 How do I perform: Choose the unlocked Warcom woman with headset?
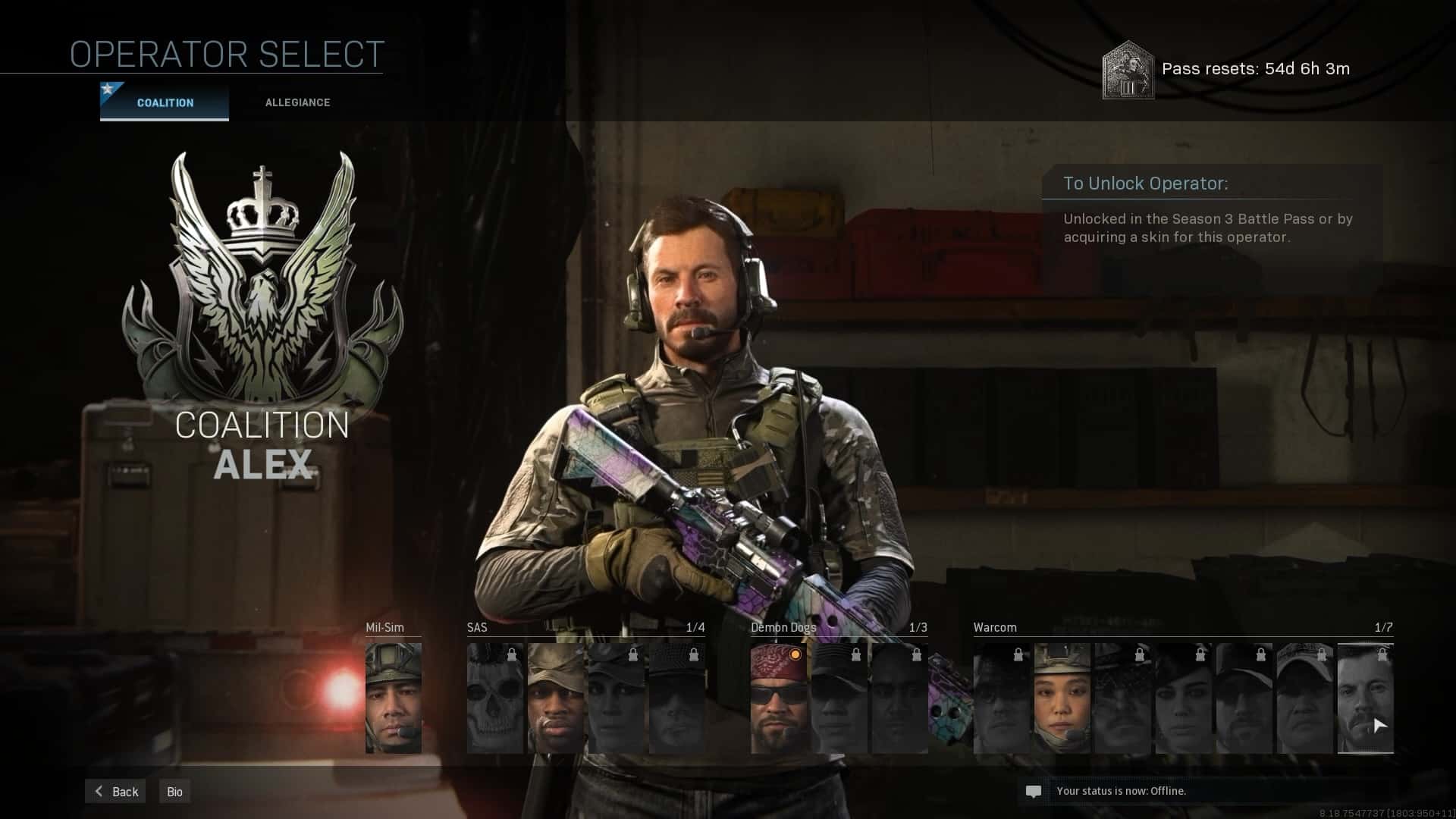[x=1062, y=698]
